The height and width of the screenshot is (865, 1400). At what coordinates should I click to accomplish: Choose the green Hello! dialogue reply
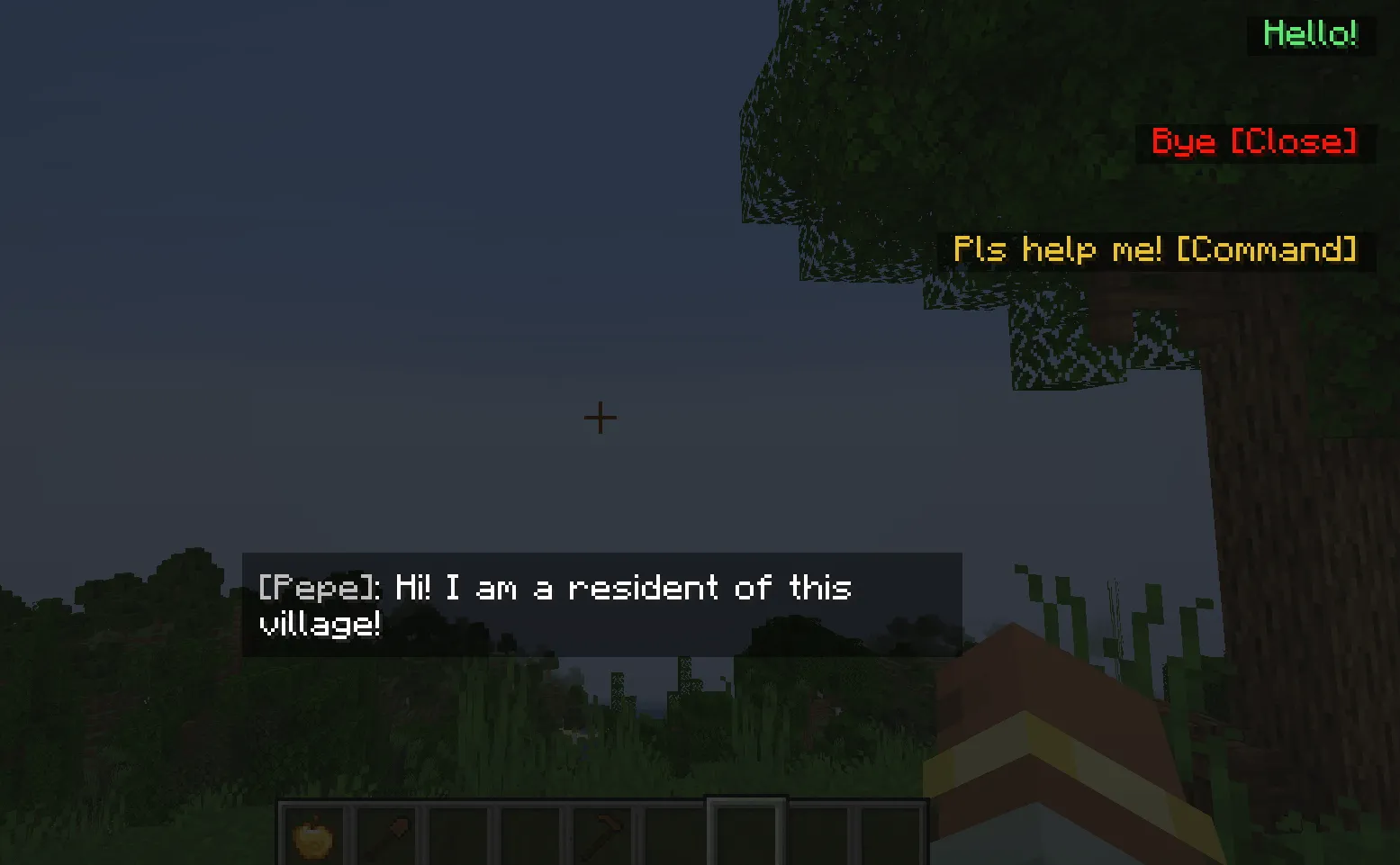point(1310,34)
